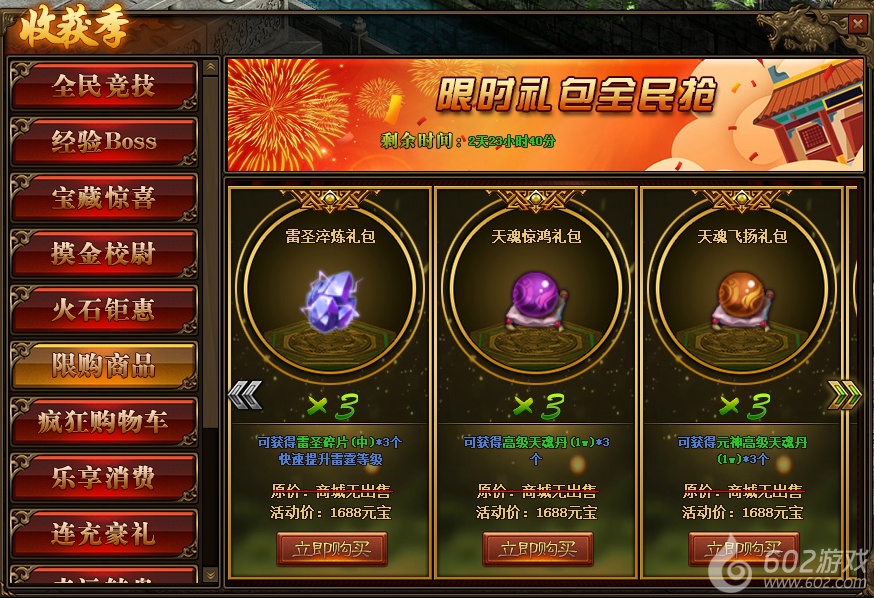The image size is (874, 598).
Task: Open the 疯狂购物车 tab
Action: tap(103, 422)
